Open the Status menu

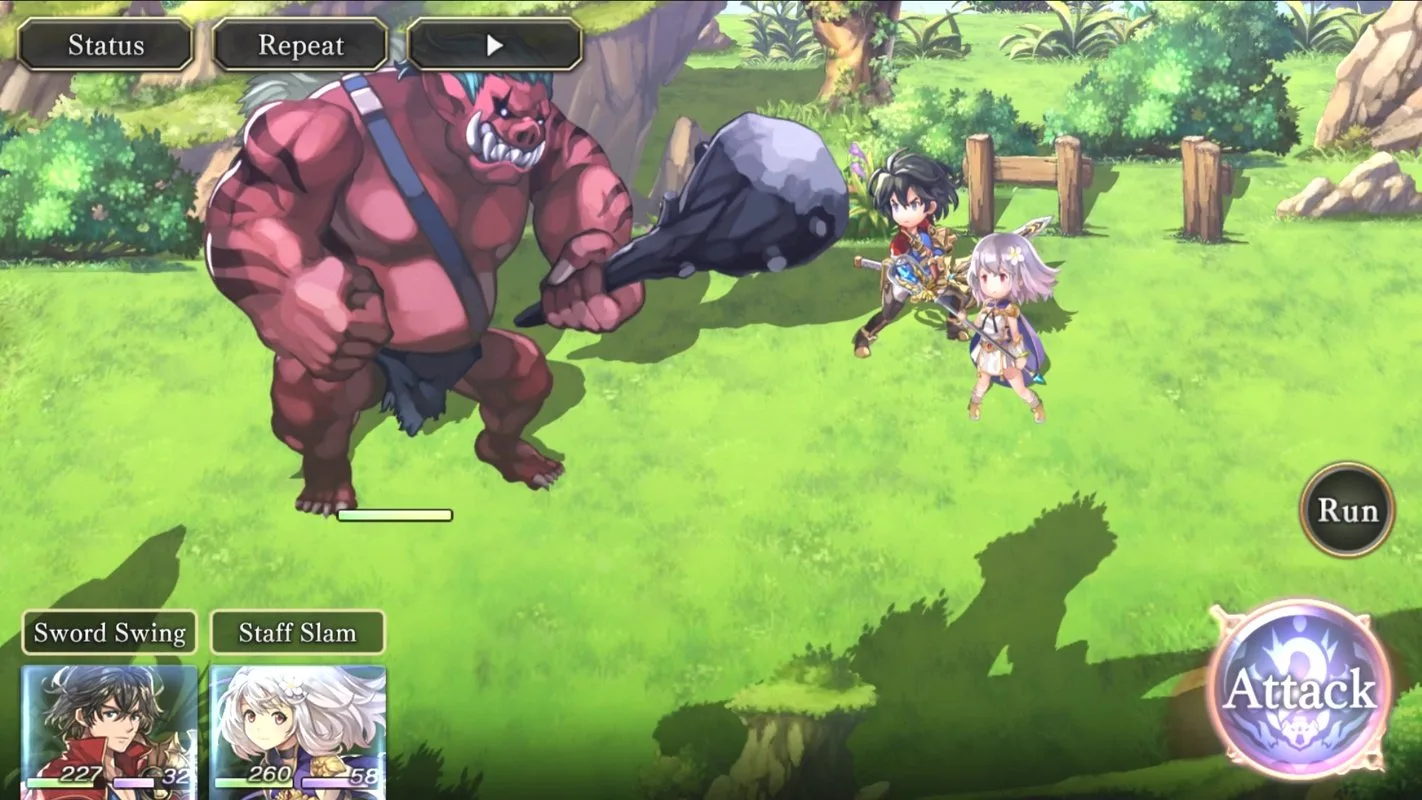[x=105, y=44]
